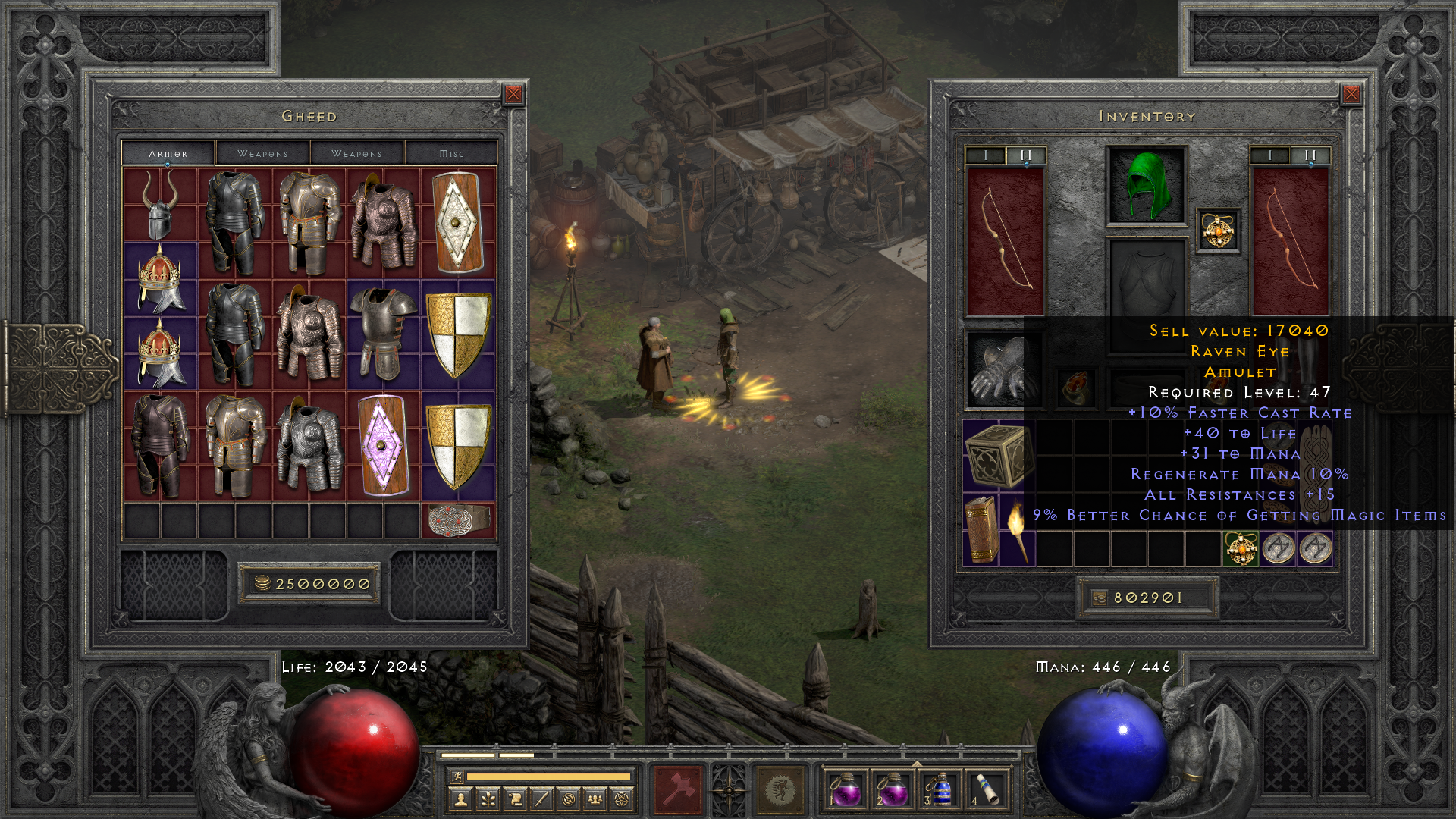Use the scroll in belt slot 4

point(987,789)
